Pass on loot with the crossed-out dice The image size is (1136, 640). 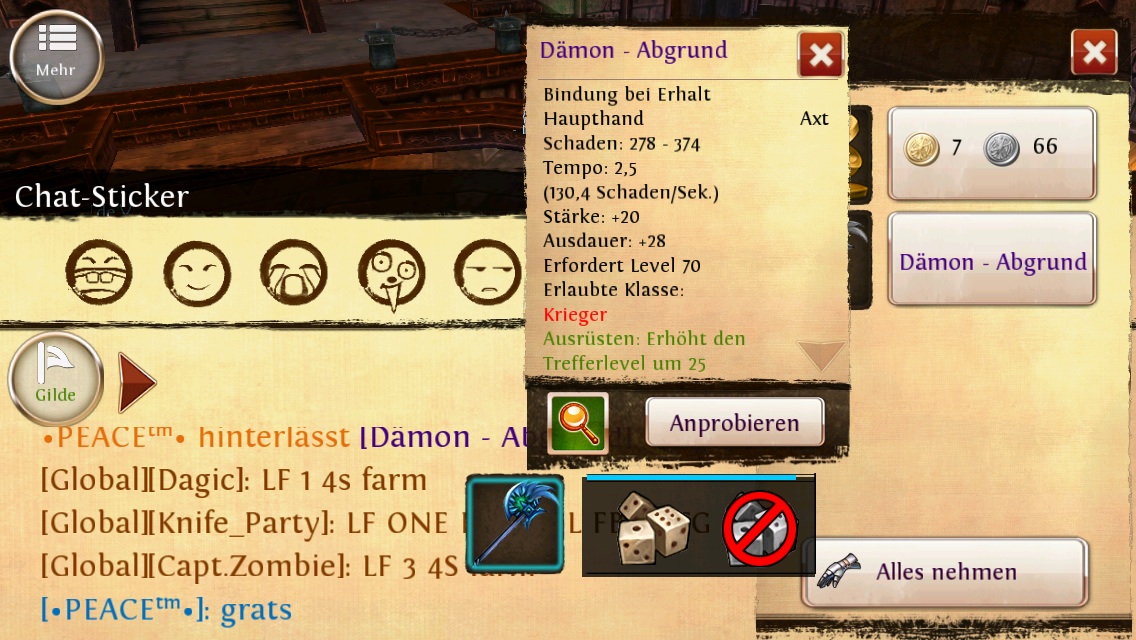pyautogui.click(x=759, y=529)
